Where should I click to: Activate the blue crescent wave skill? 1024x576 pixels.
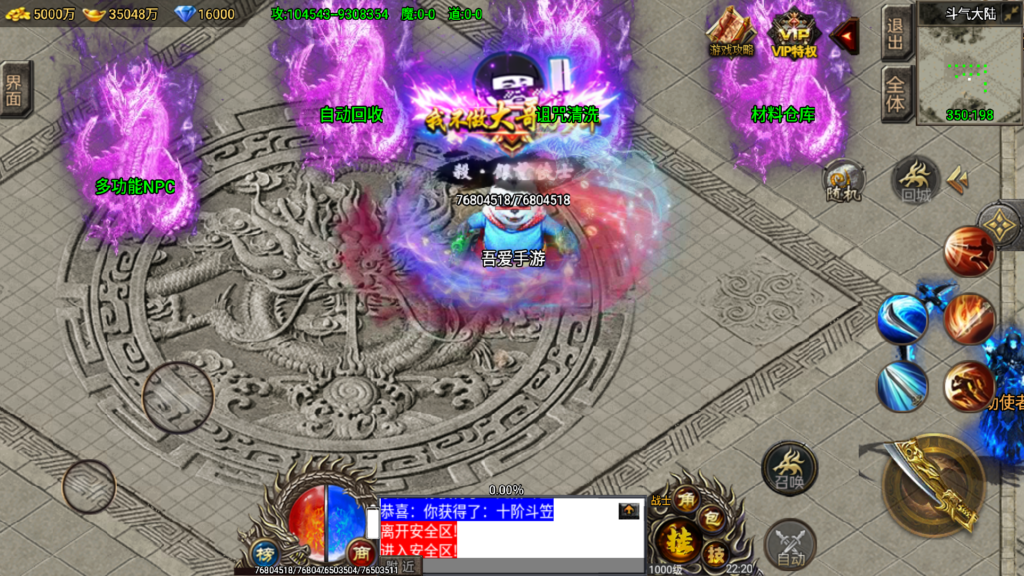902,319
